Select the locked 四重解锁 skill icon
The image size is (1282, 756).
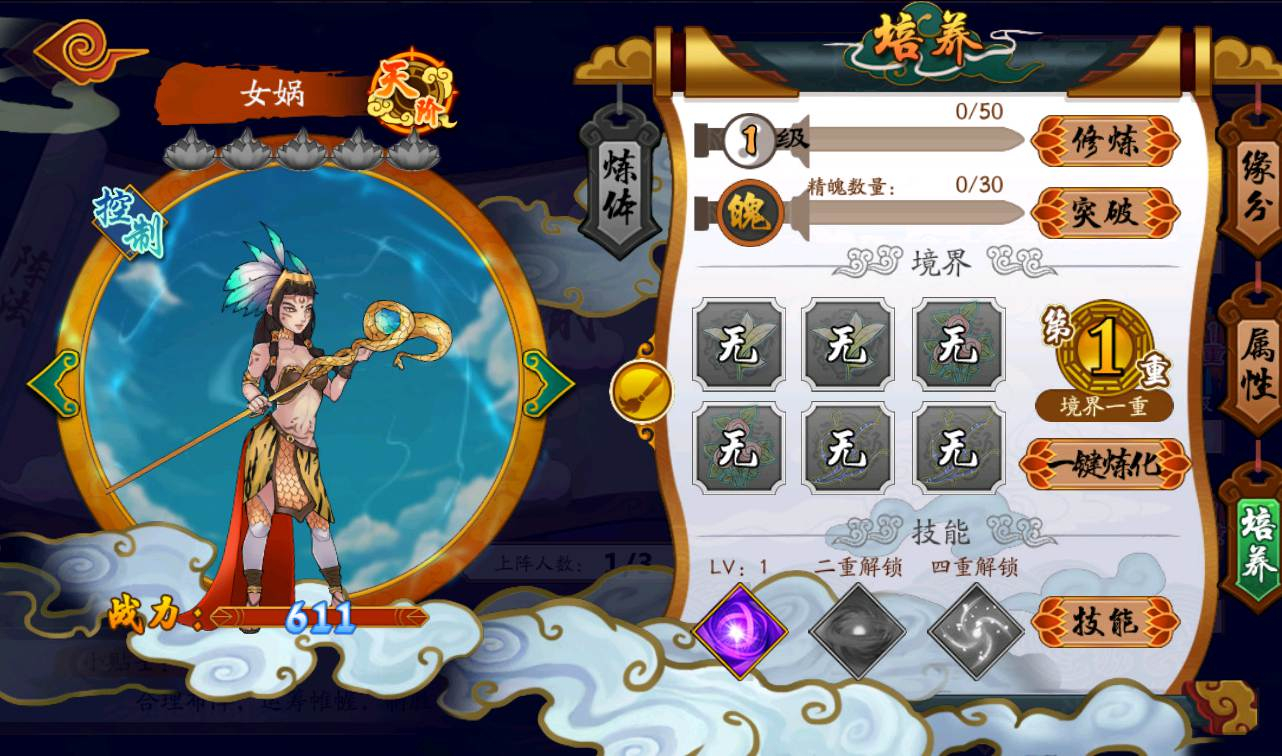tap(975, 631)
